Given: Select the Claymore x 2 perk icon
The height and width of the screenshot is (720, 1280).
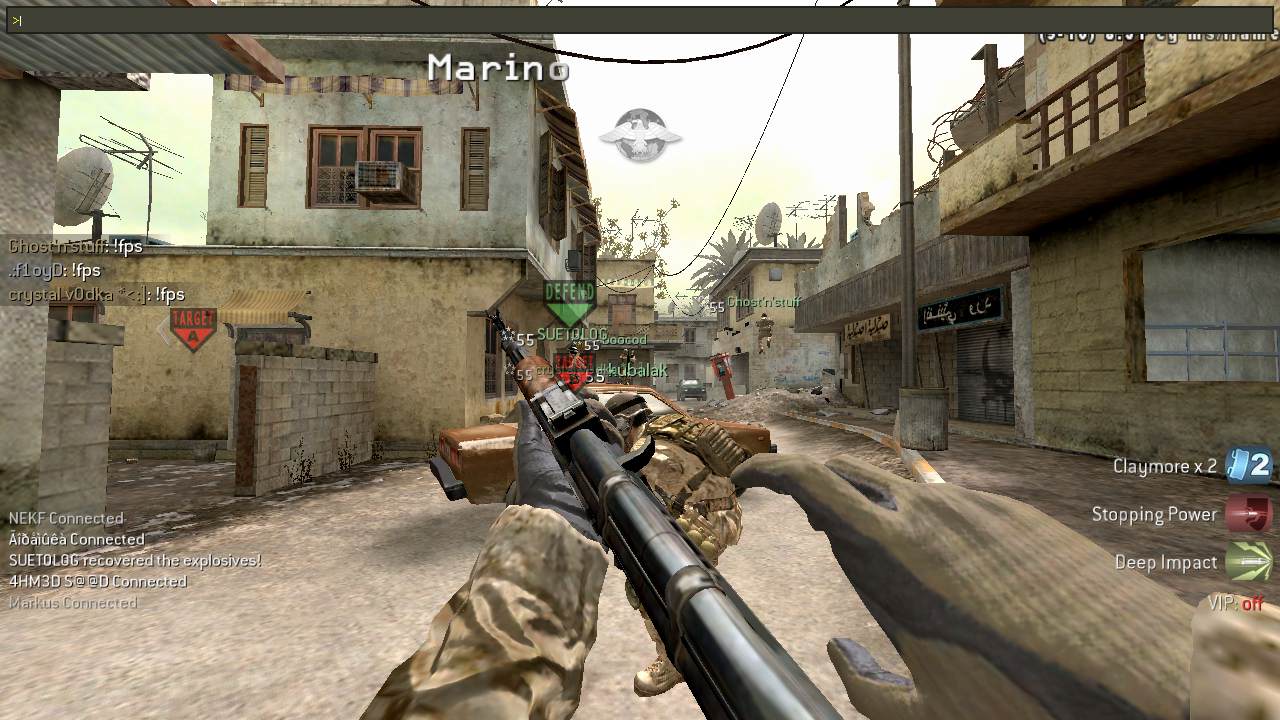Looking at the screenshot, I should [x=1249, y=466].
